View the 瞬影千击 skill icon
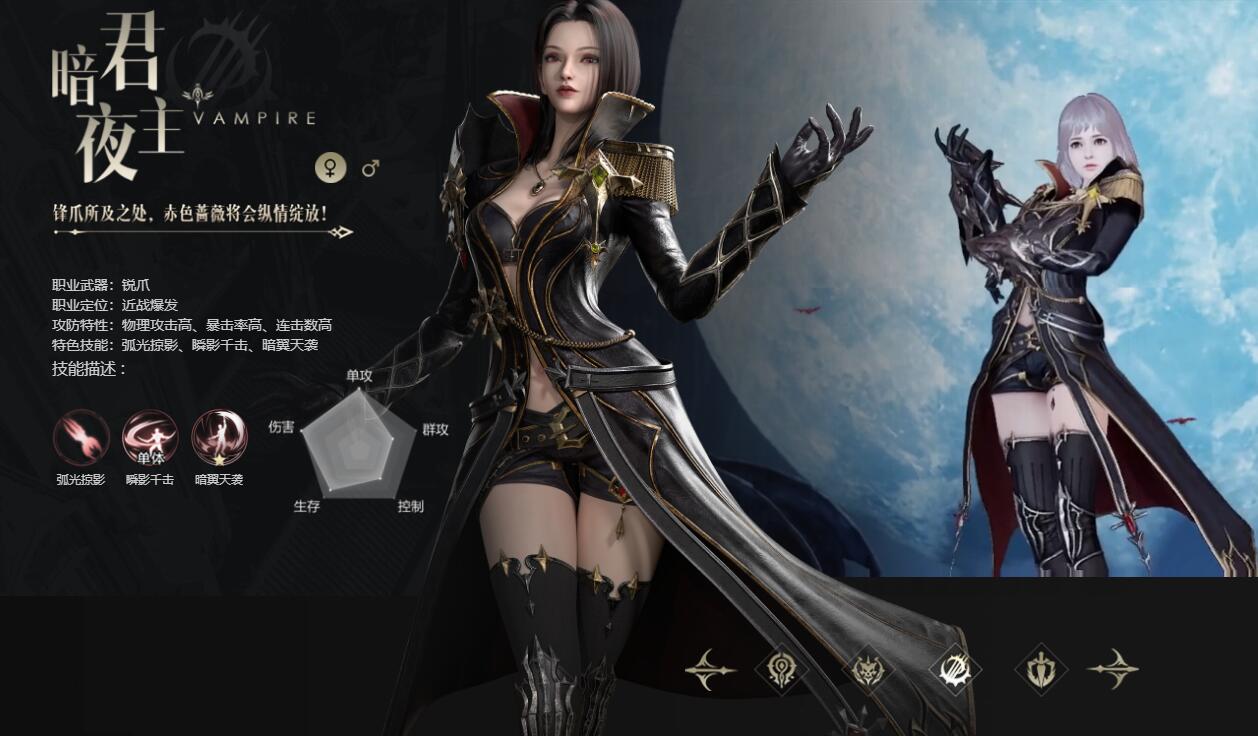Image resolution: width=1258 pixels, height=736 pixels. (150, 438)
